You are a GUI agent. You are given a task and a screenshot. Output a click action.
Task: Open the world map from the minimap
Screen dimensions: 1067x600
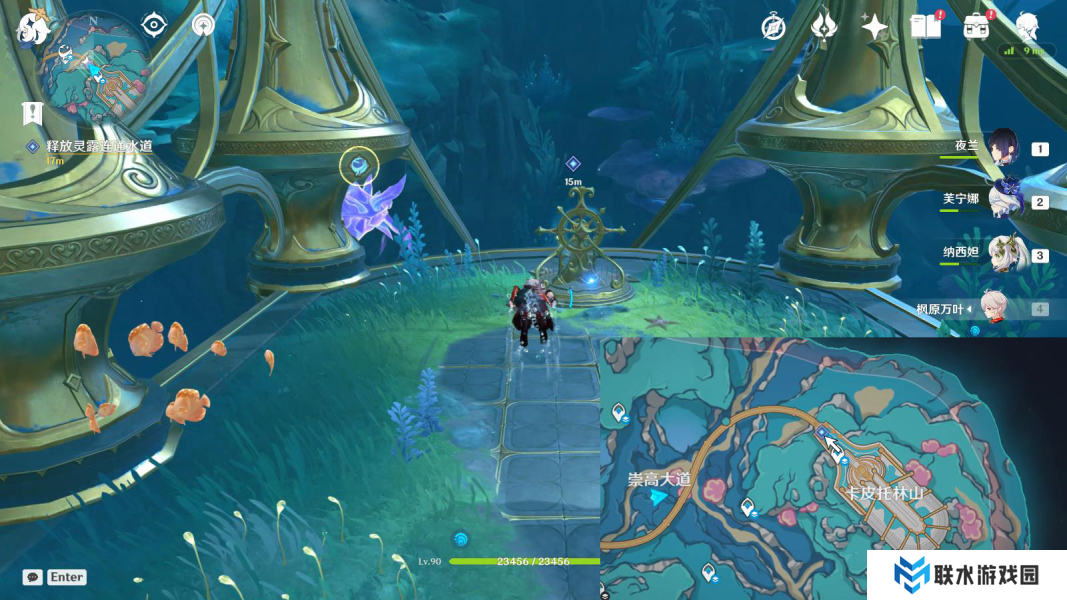pos(95,68)
